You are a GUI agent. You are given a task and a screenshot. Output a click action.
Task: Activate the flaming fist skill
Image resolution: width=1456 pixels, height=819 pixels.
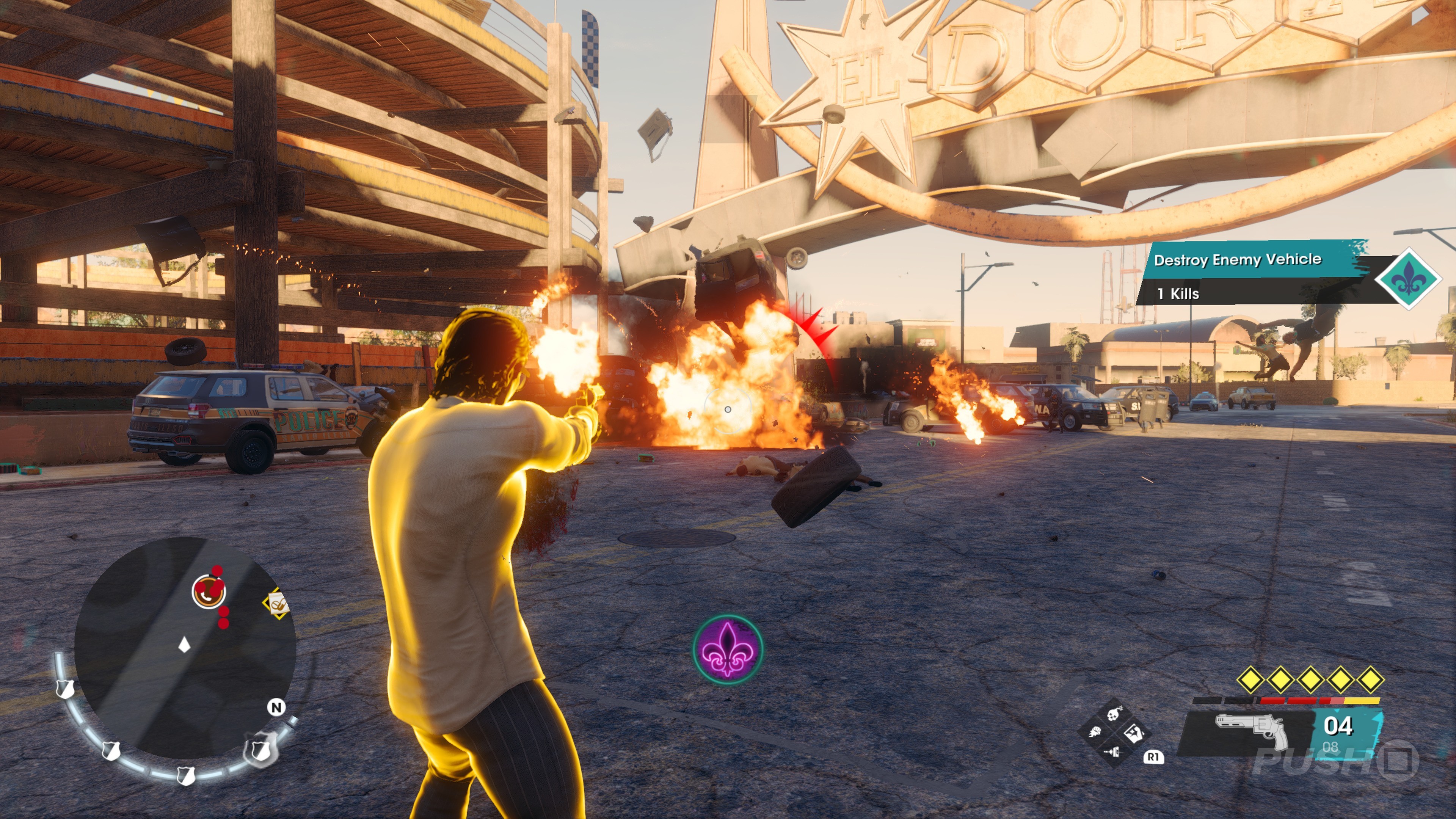[x=1095, y=733]
